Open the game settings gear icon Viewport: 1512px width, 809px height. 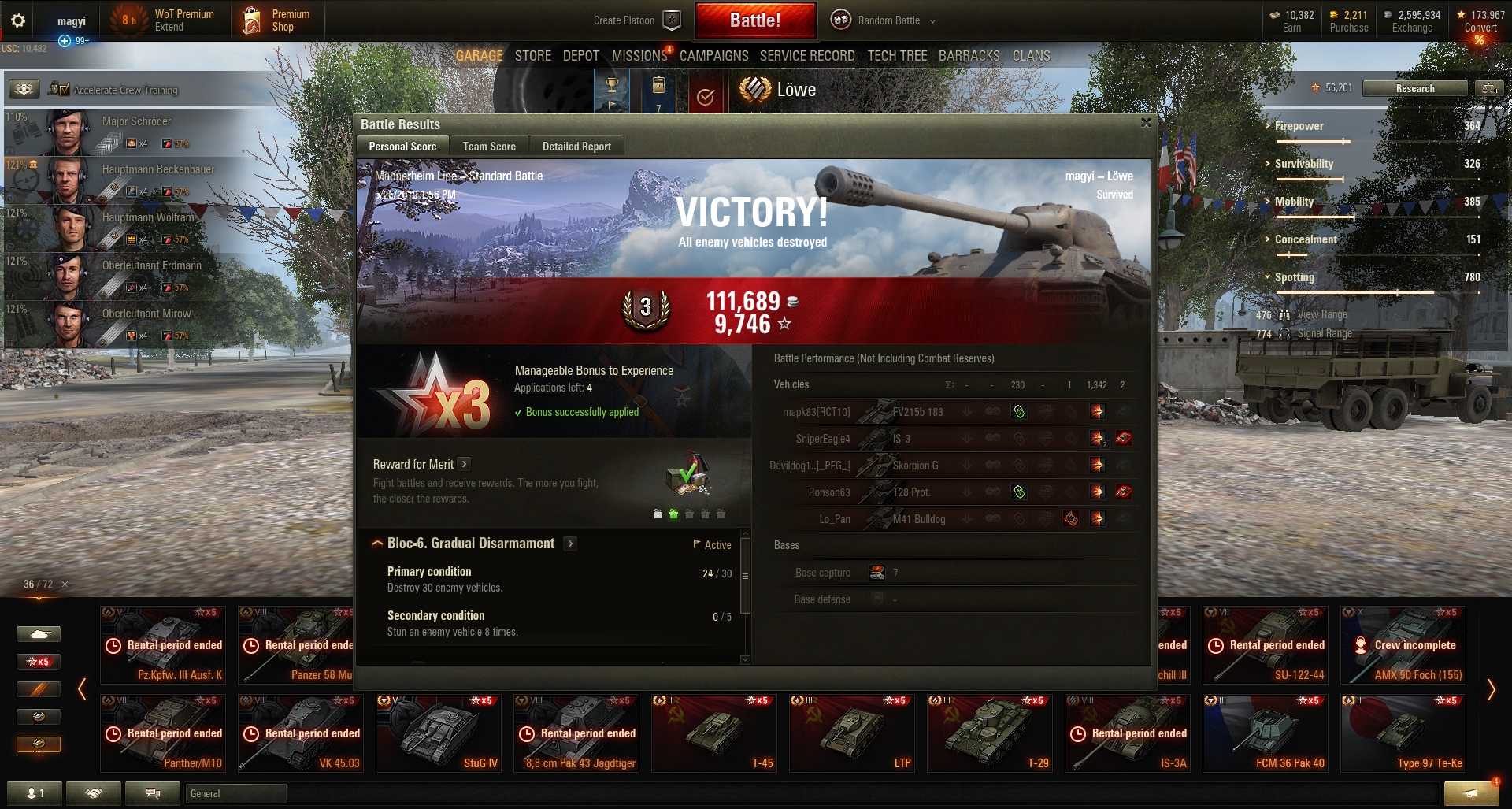17,20
